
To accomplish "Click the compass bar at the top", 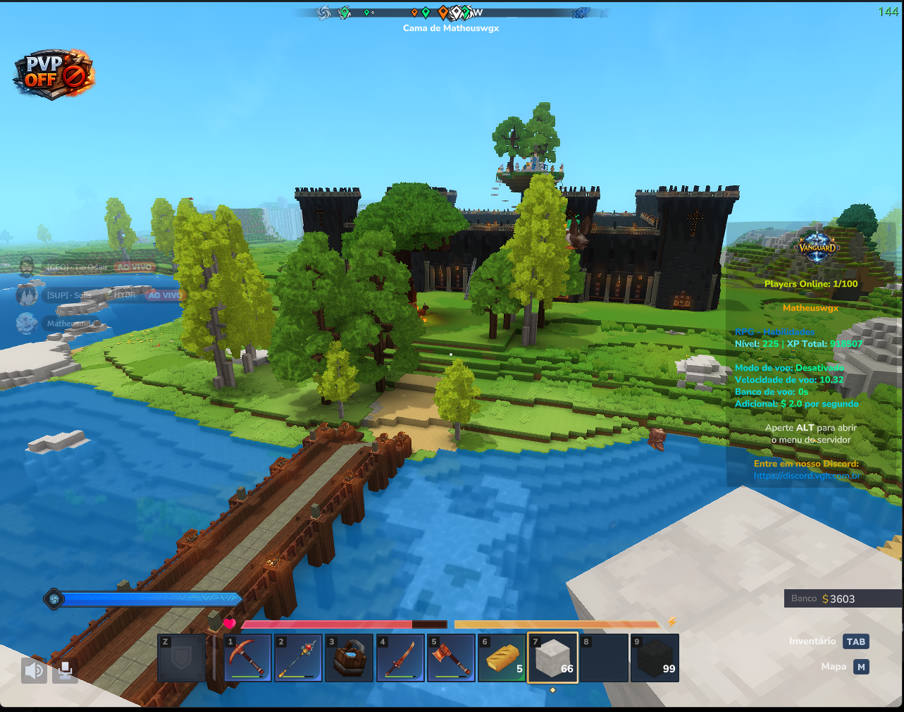I will click(x=452, y=13).
